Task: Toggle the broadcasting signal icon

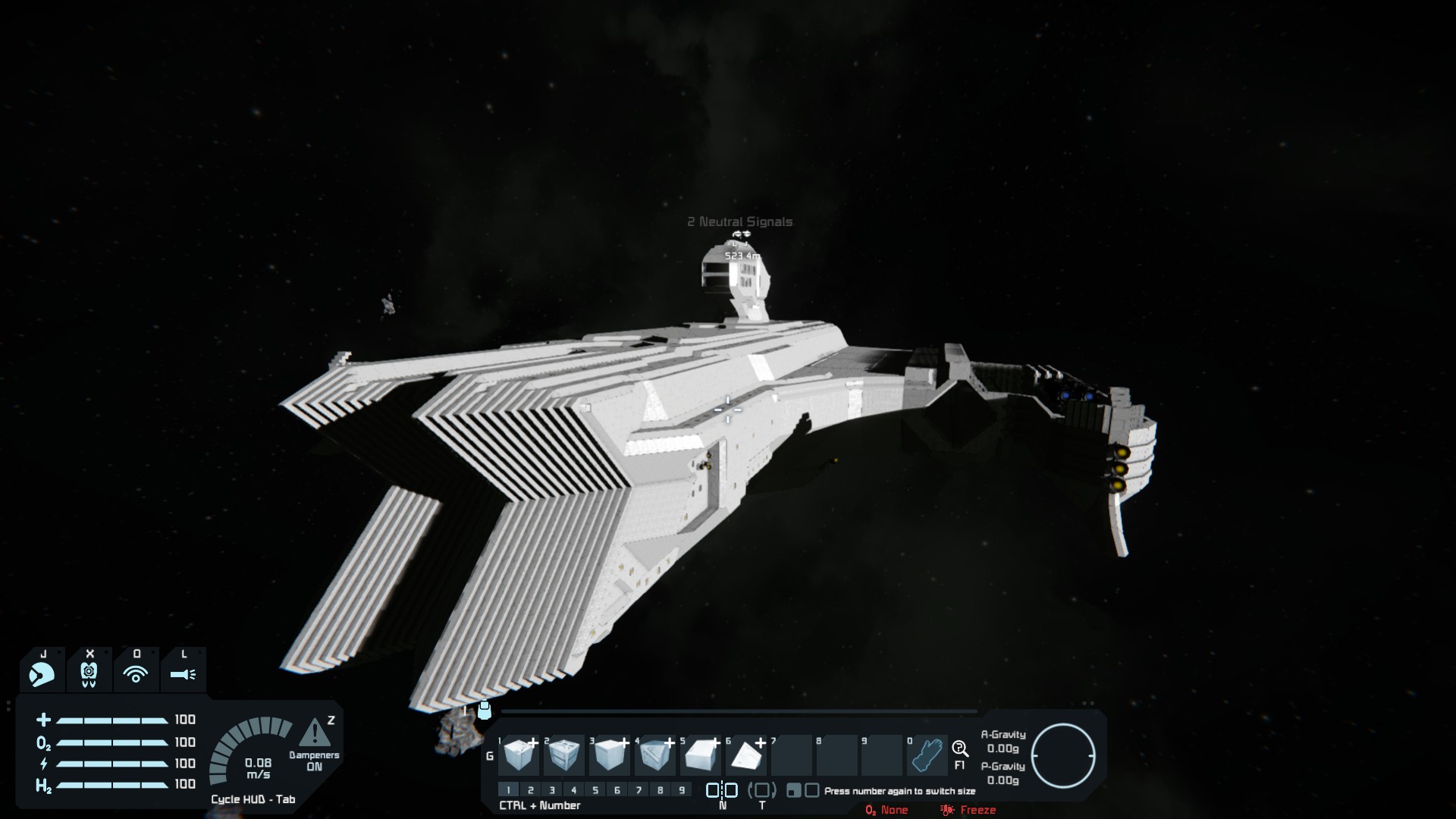Action: (136, 673)
